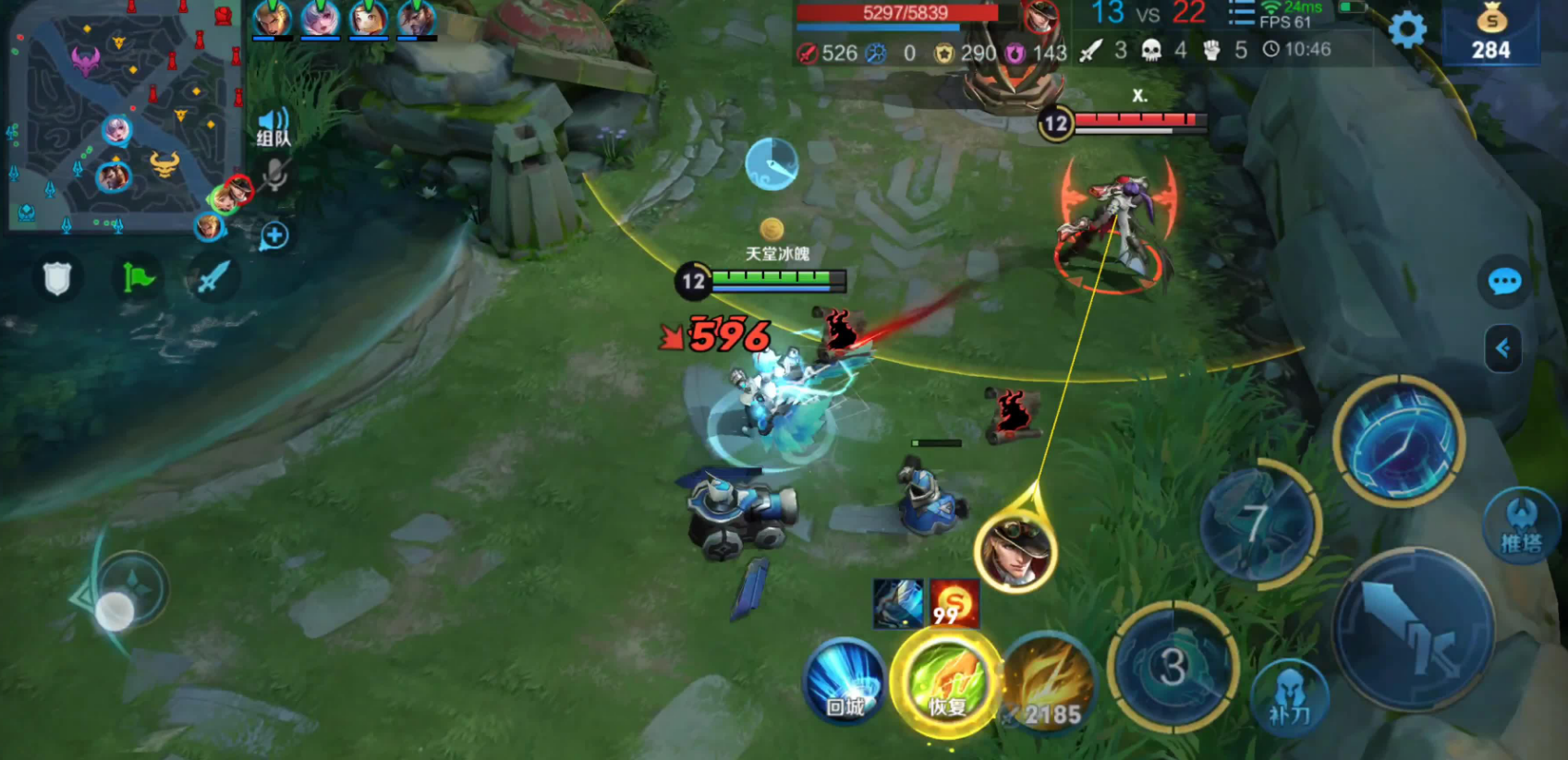
Task: Activate the 回城 recall ability
Action: click(845, 683)
